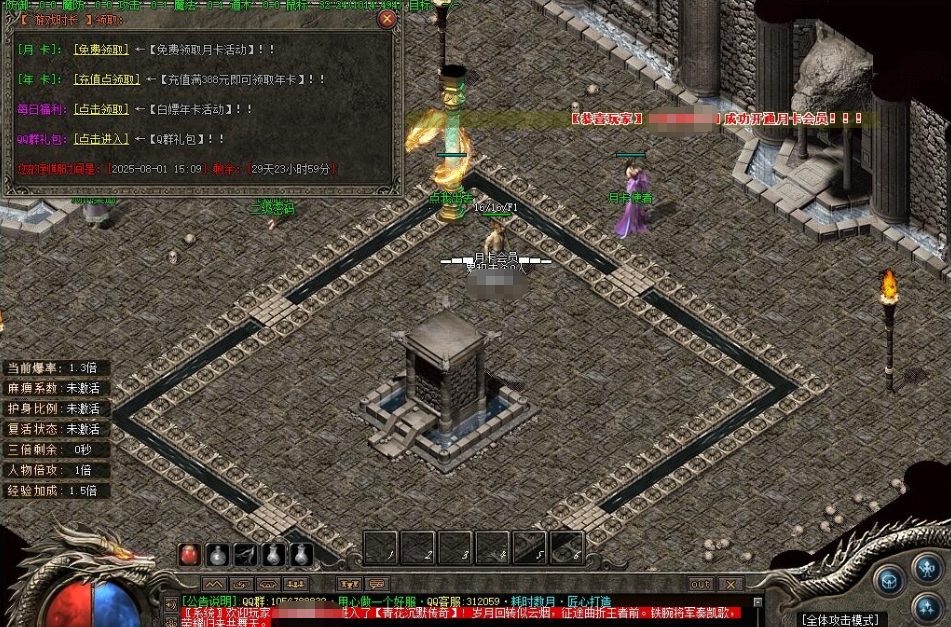Screen dimensions: 951x627
Task: Claim daily welfare with 点击领取
Action: 100,109
